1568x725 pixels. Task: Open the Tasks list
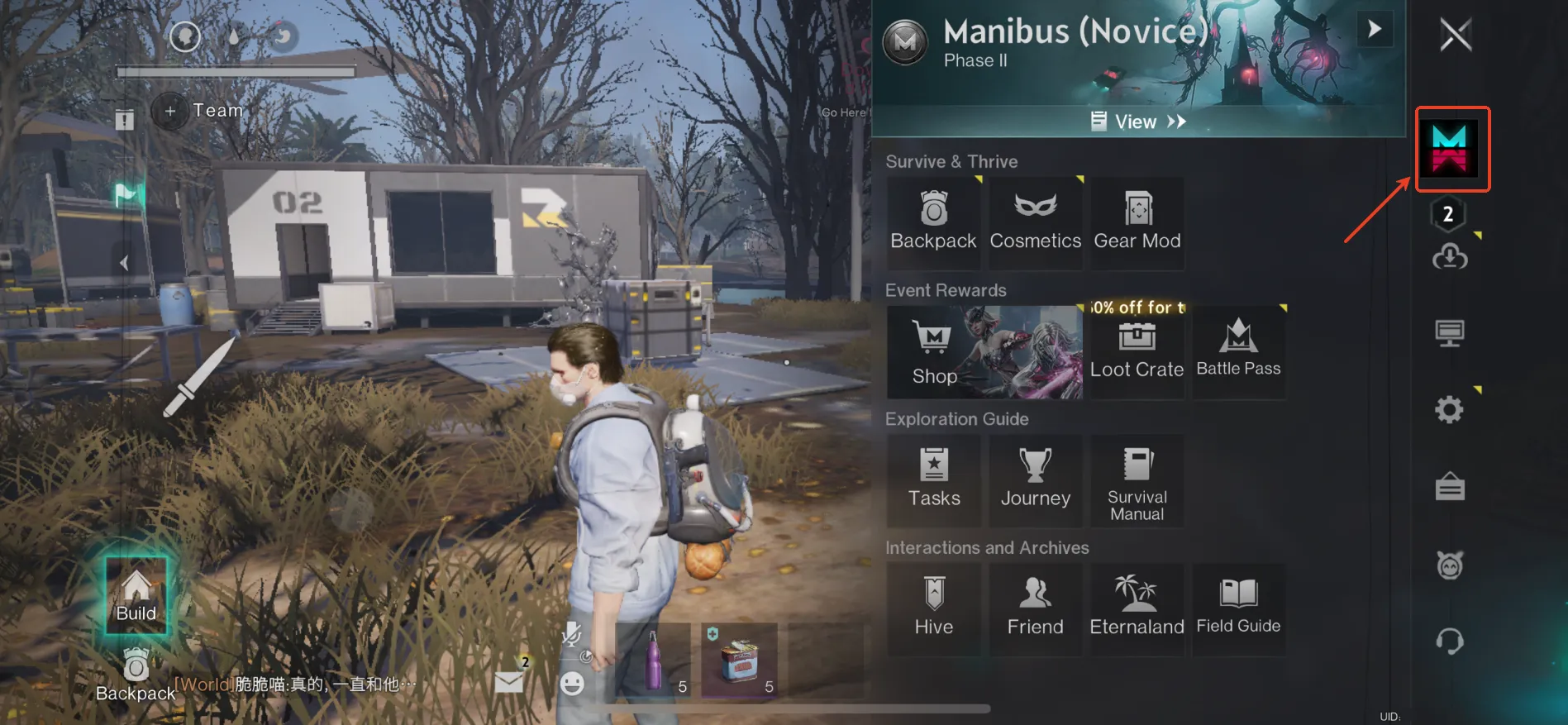click(934, 480)
